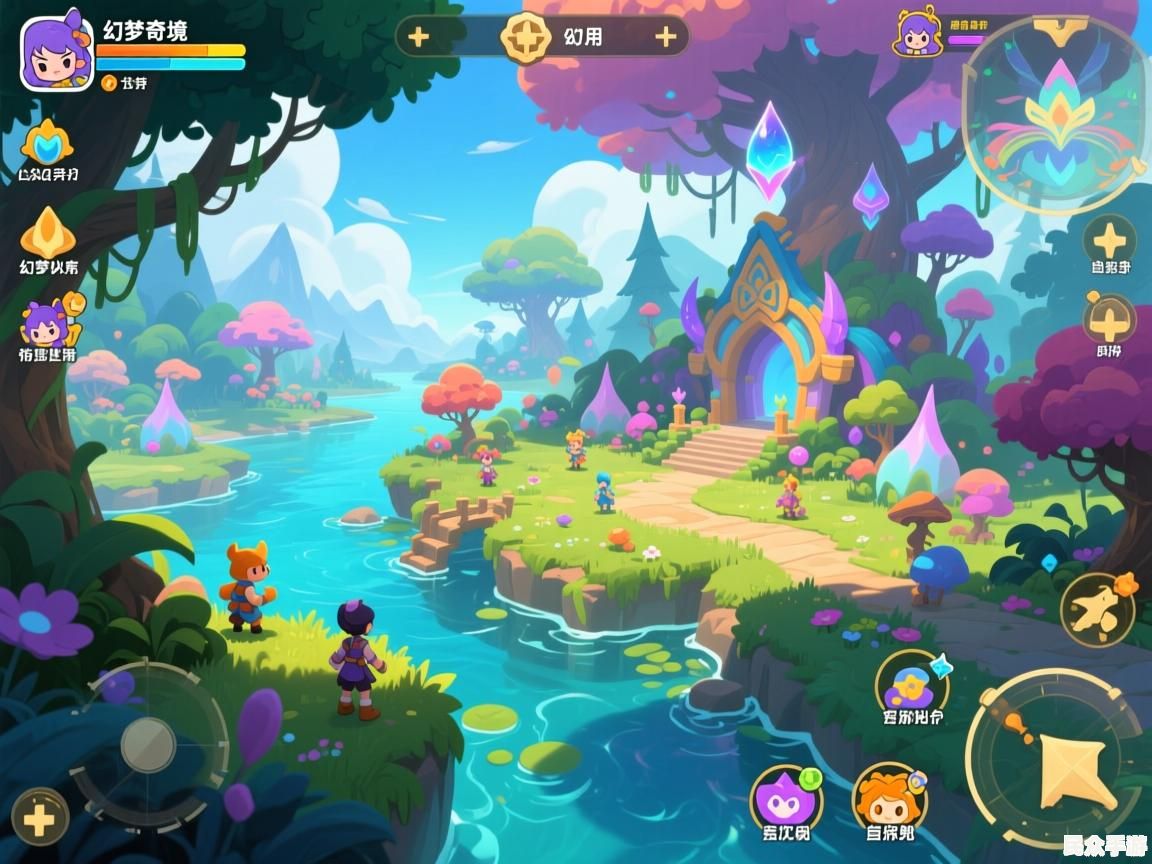
Task: Select the purple spirit icon with green badge
Action: click(785, 798)
